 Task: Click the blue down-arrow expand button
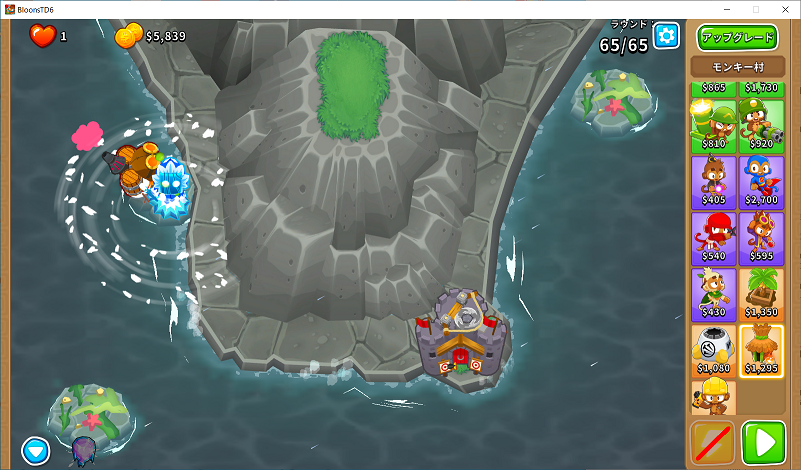point(37,450)
